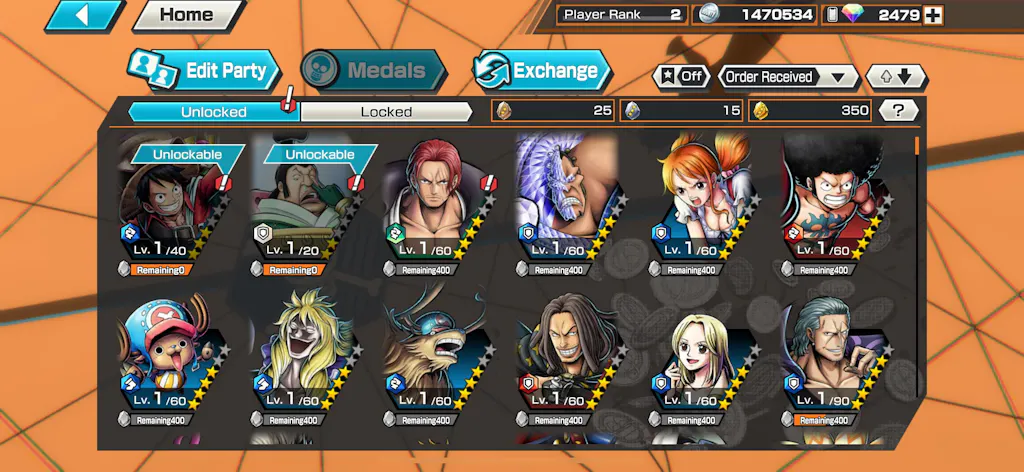Show help with the question mark button

pyautogui.click(x=899, y=111)
